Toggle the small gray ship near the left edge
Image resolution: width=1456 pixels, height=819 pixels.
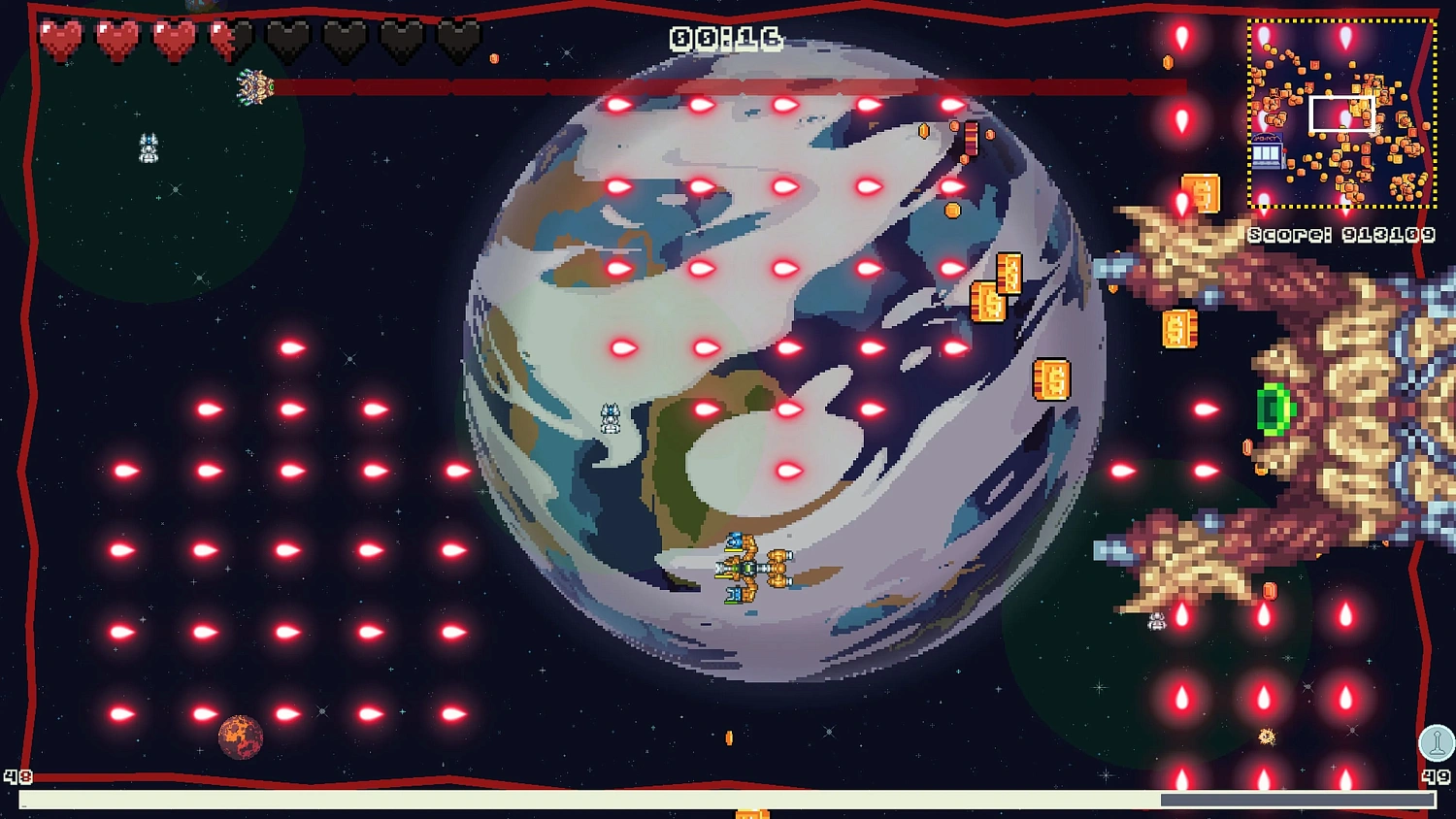click(148, 148)
